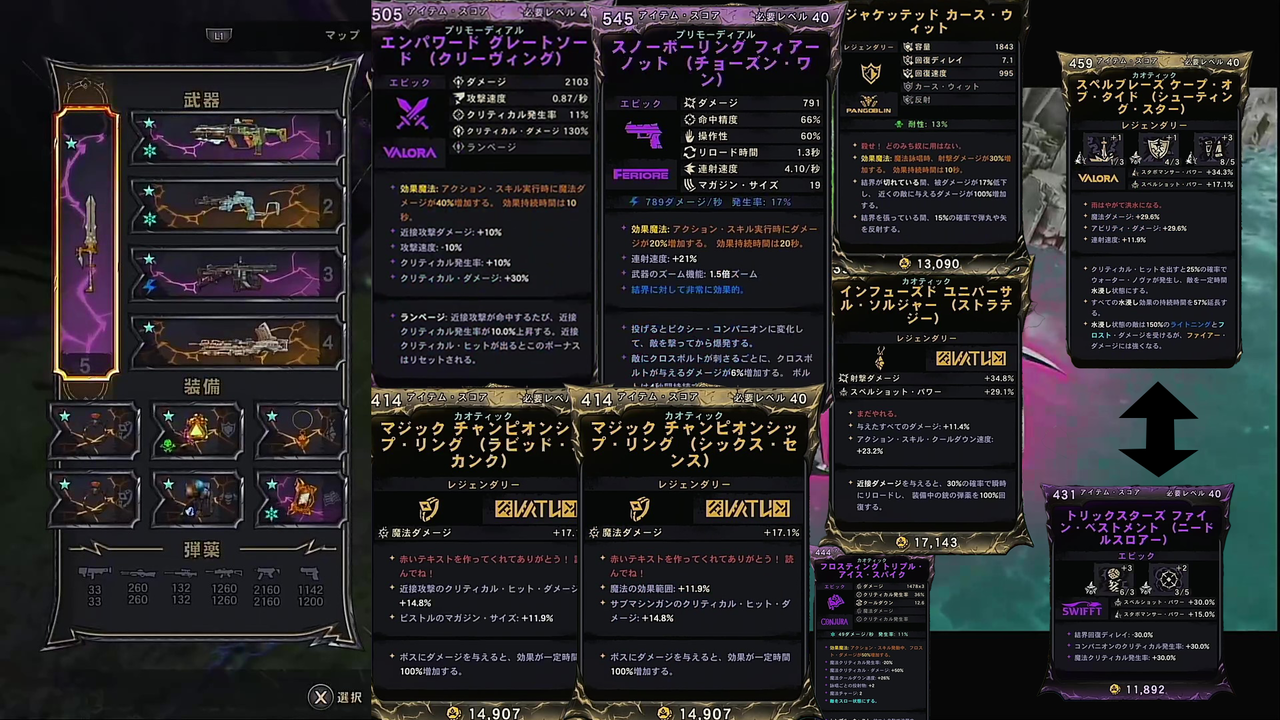Select the blue pistol in weapon slot 2

tap(235, 203)
